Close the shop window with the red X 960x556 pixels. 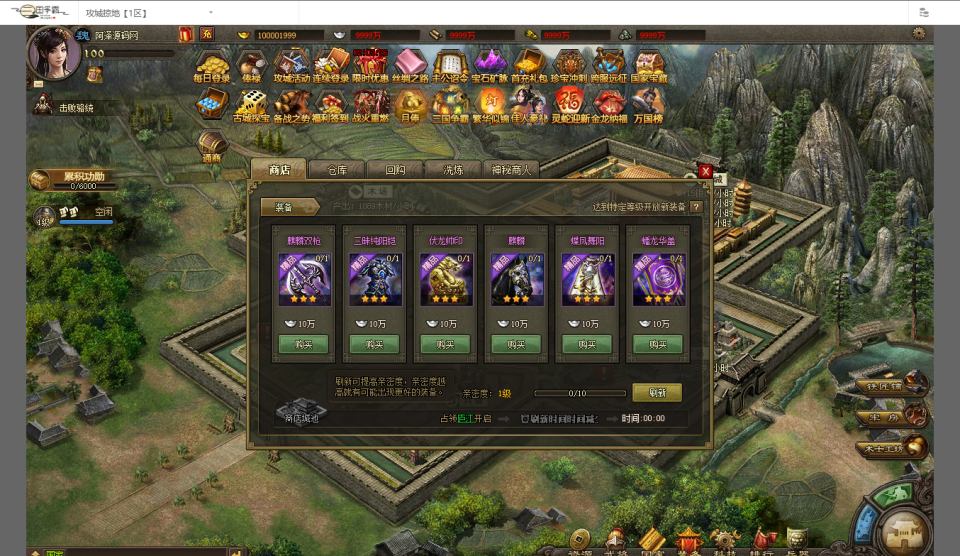705,172
